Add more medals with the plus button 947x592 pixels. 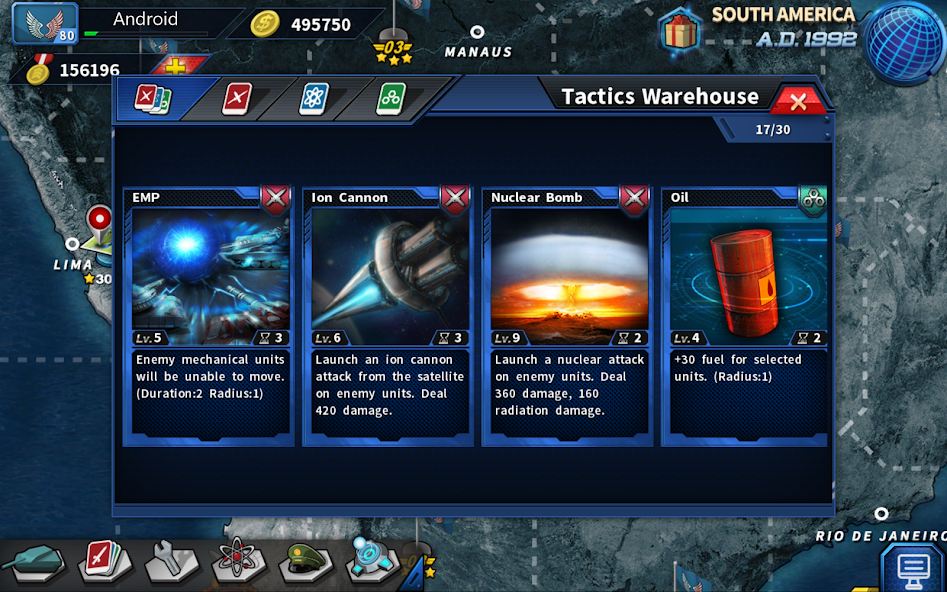tap(175, 68)
